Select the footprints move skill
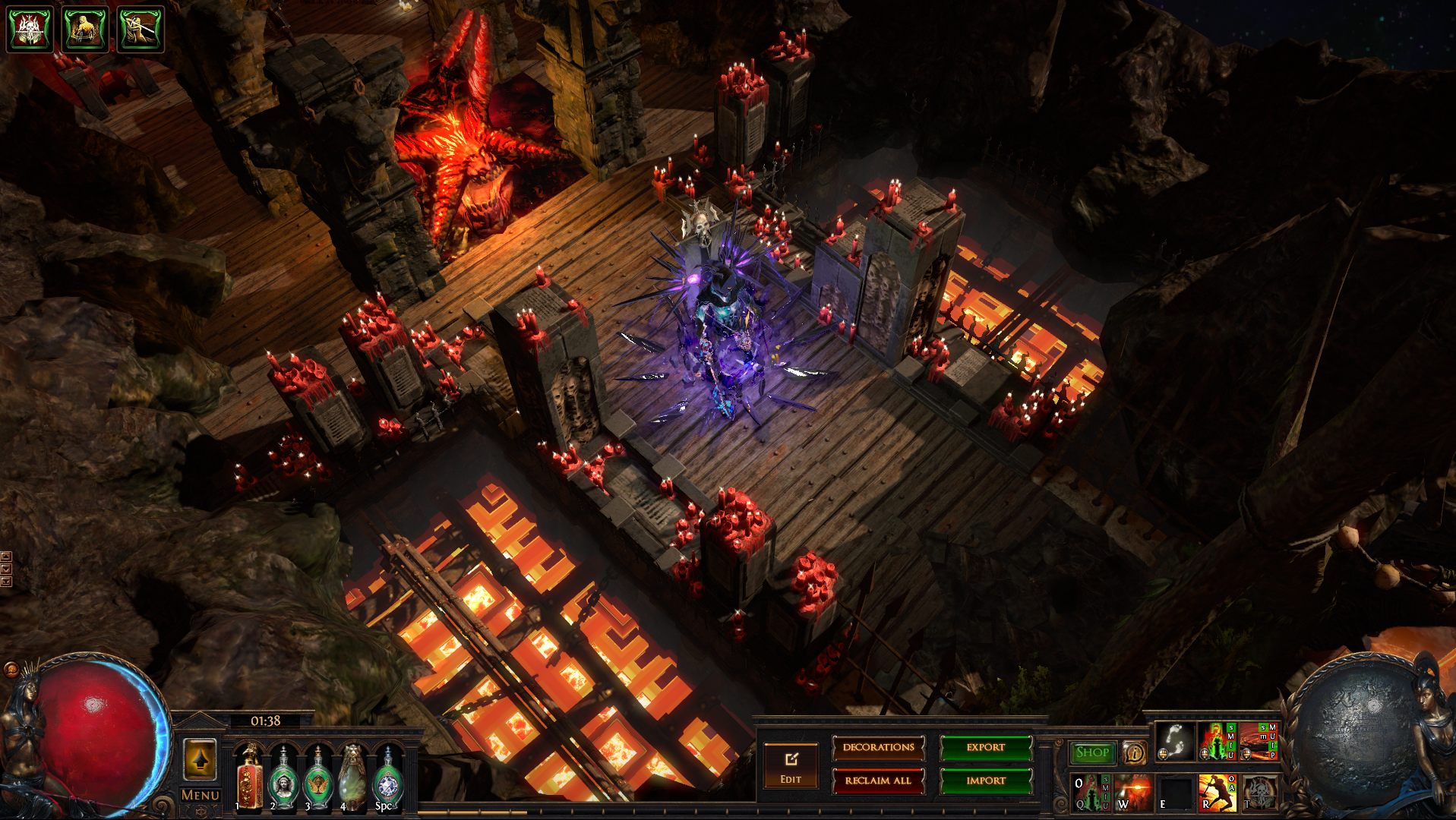Viewport: 1456px width, 820px height. click(x=1174, y=741)
